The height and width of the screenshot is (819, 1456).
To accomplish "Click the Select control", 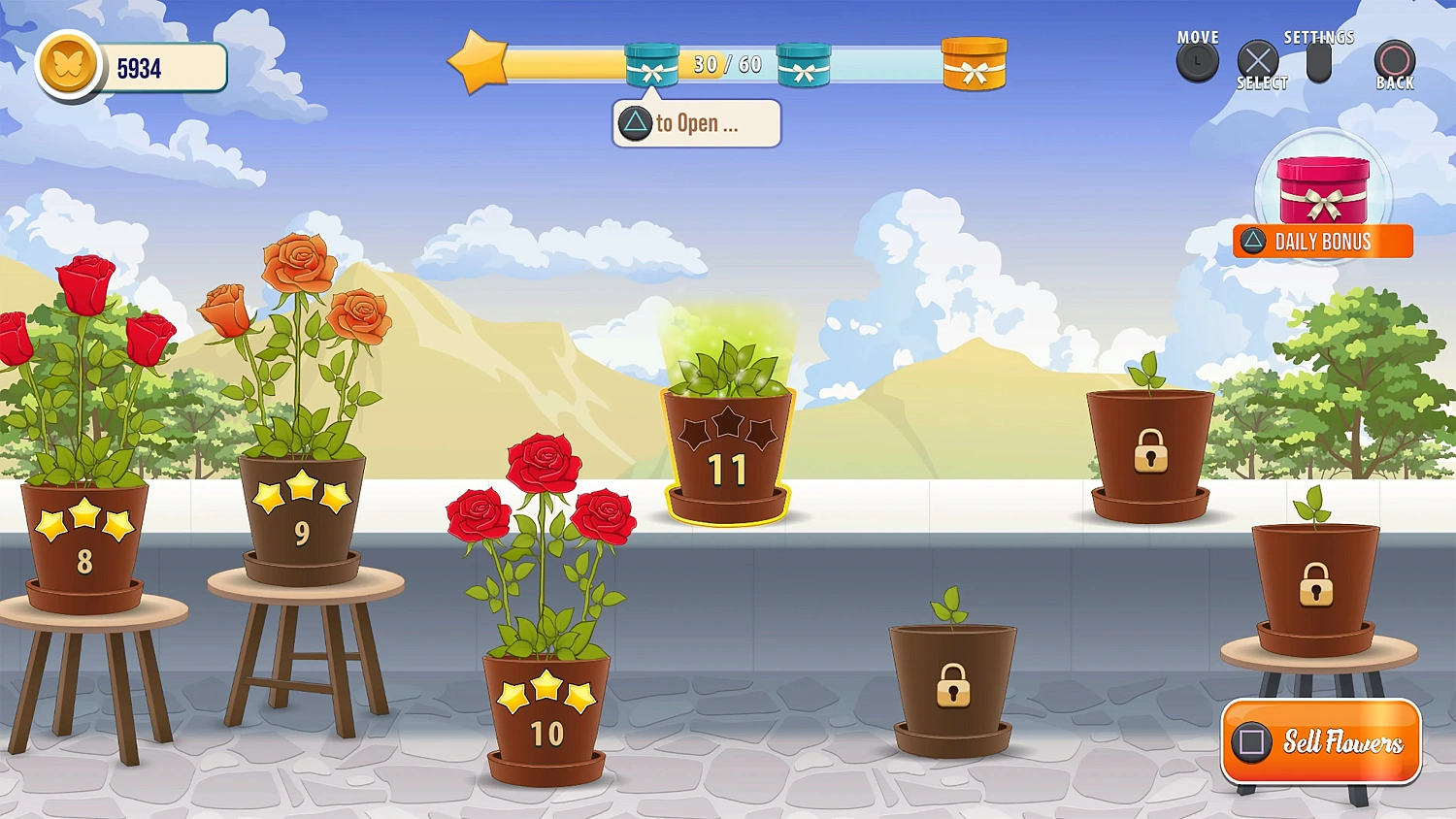I will click(x=1260, y=60).
